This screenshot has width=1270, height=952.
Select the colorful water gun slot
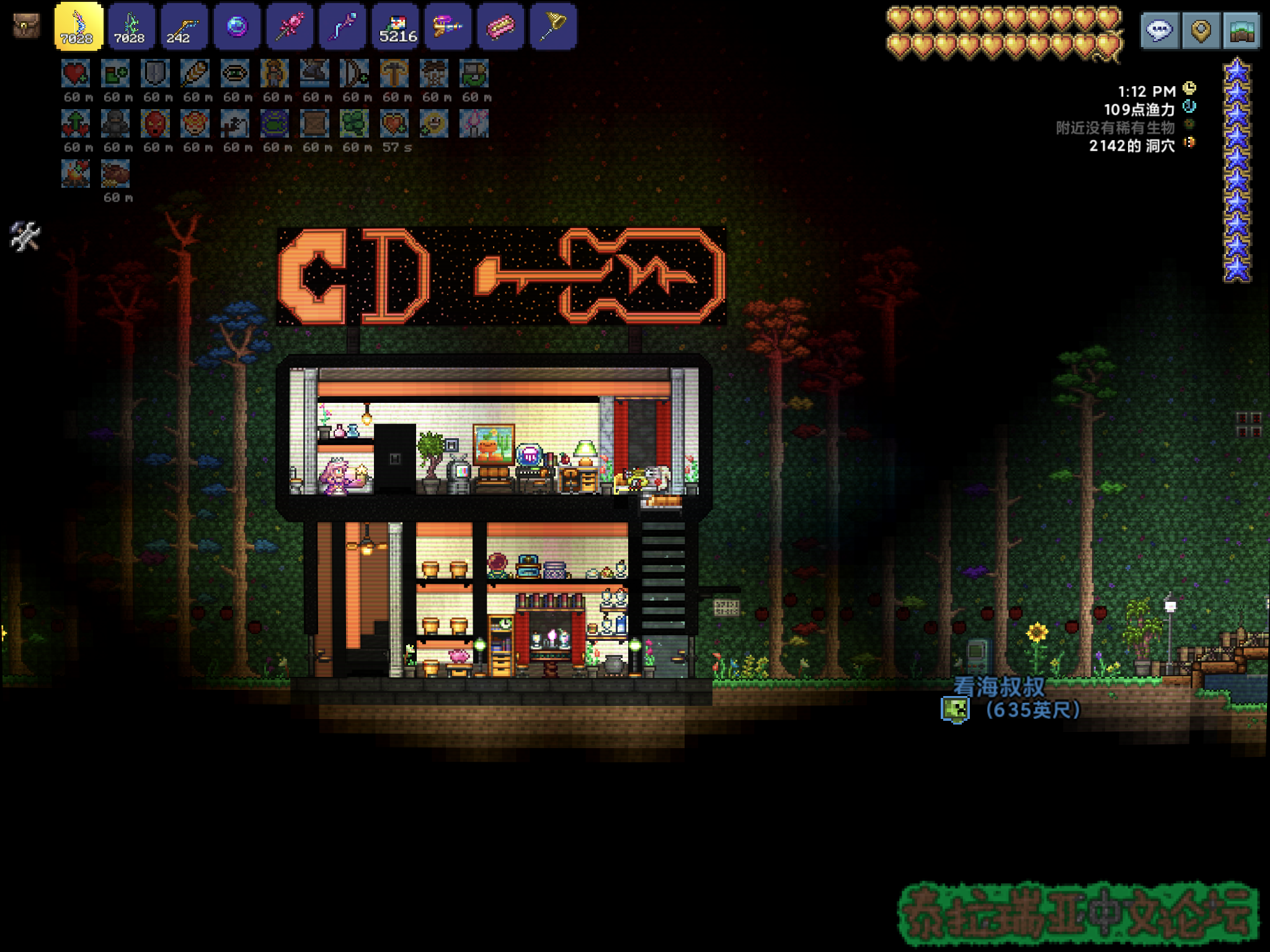click(x=448, y=26)
